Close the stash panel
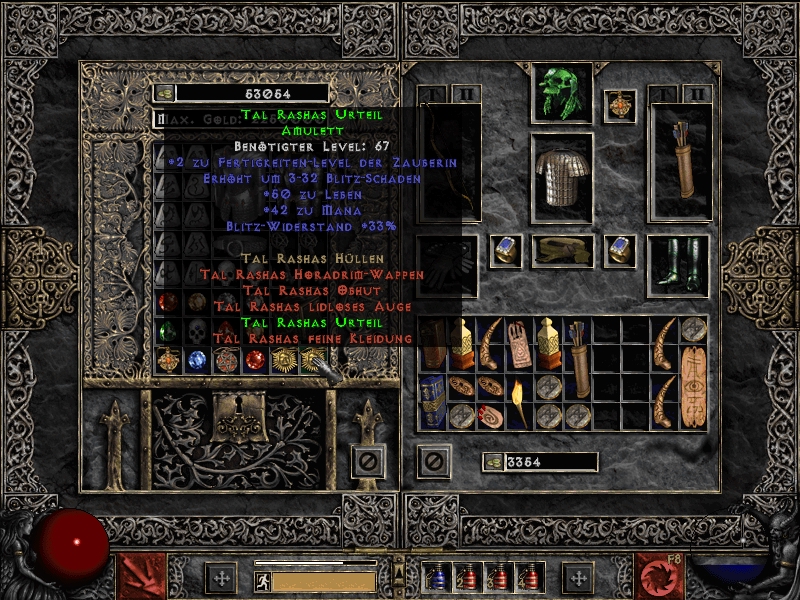The width and height of the screenshot is (800, 600). point(367,461)
